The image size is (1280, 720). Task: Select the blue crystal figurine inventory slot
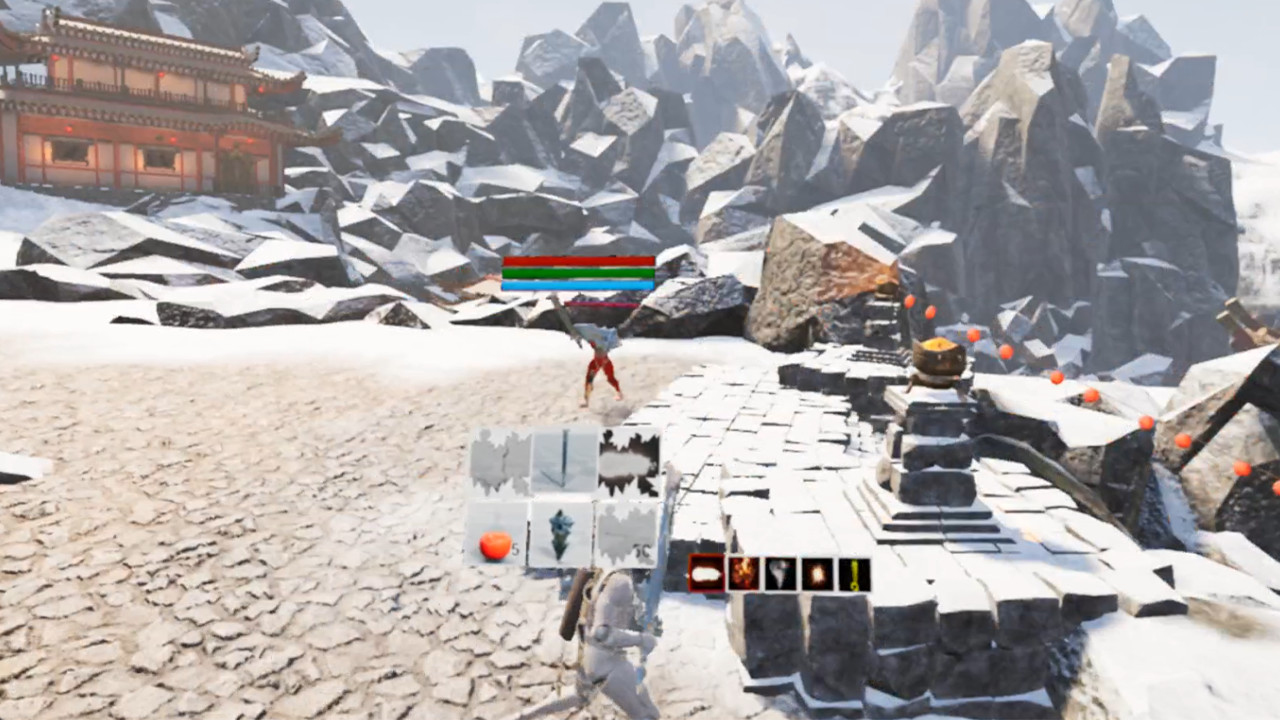pos(560,532)
